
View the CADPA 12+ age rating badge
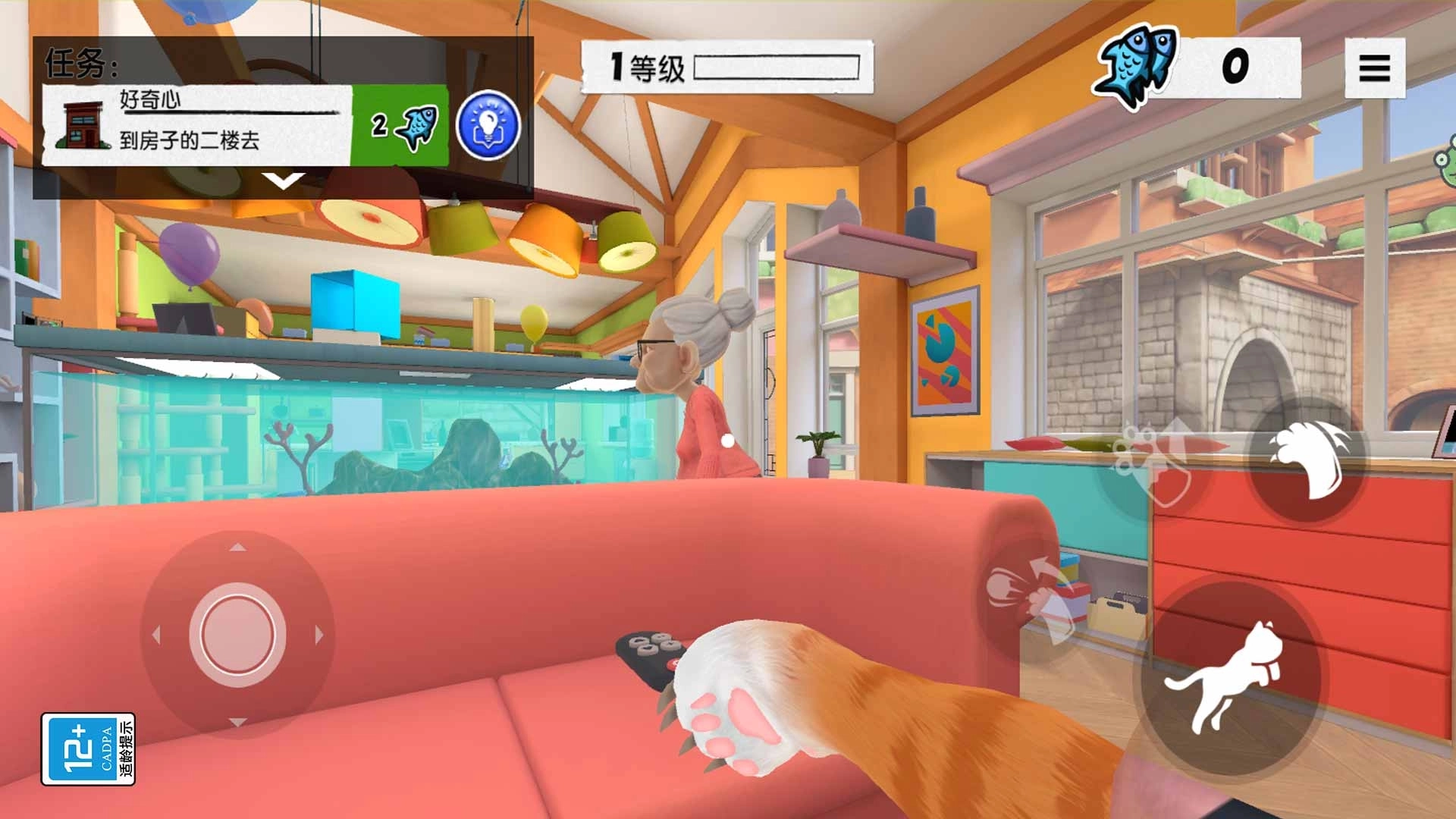88,748
